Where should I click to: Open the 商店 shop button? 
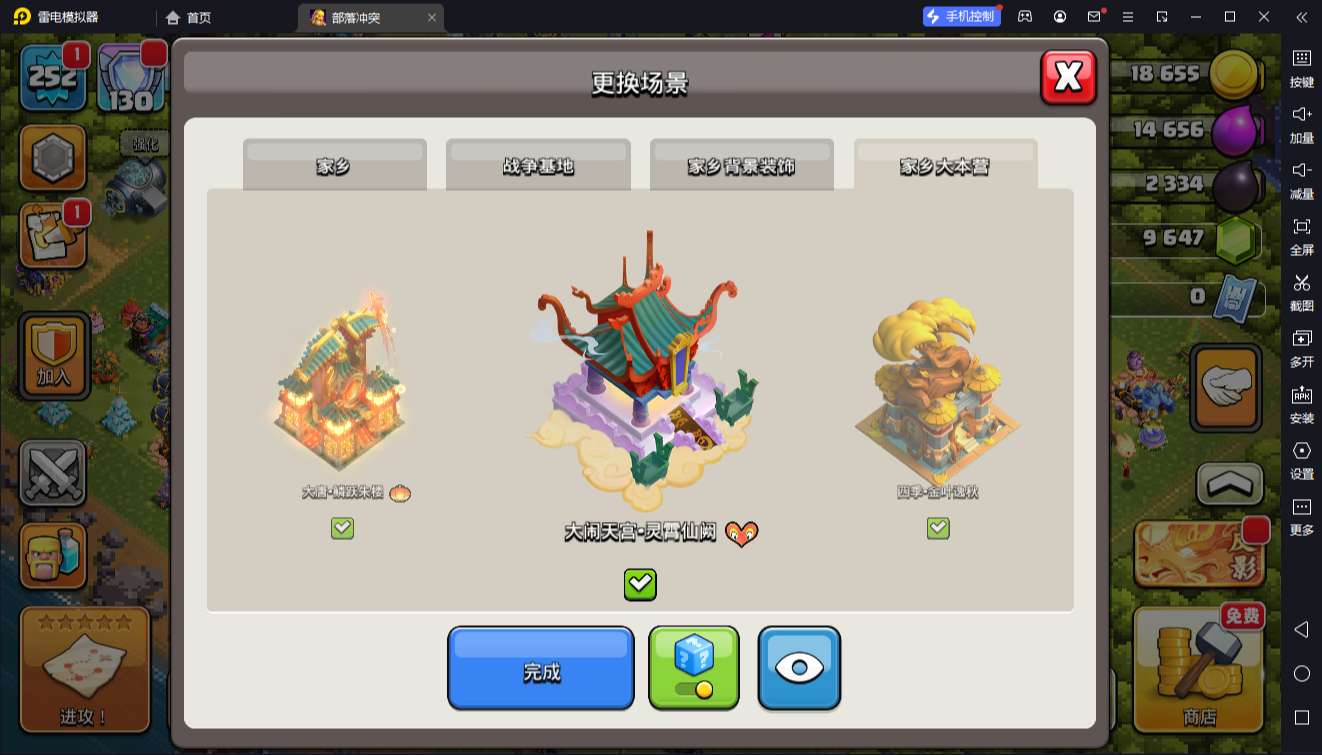coord(1199,670)
